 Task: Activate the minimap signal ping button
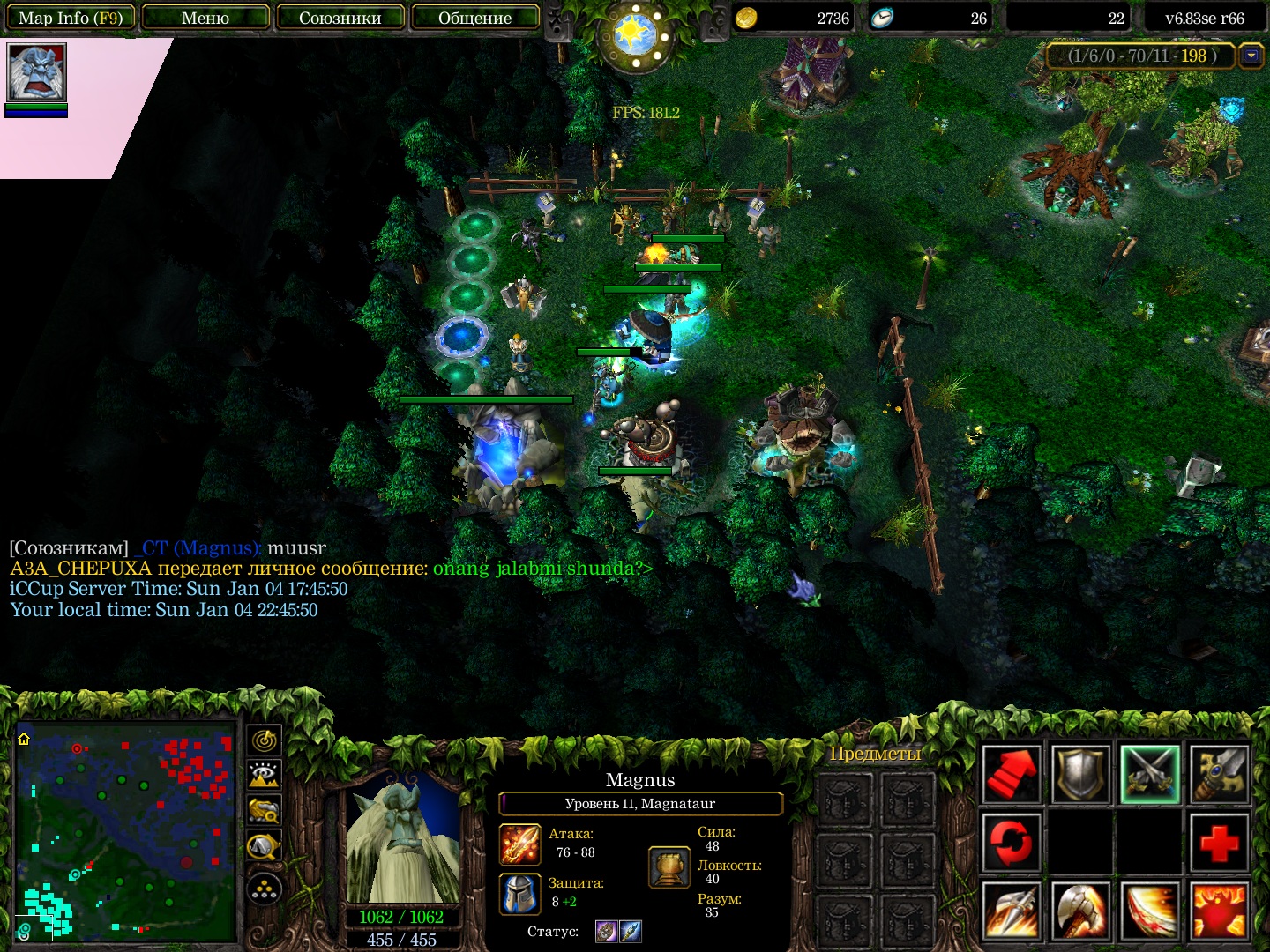click(x=265, y=740)
